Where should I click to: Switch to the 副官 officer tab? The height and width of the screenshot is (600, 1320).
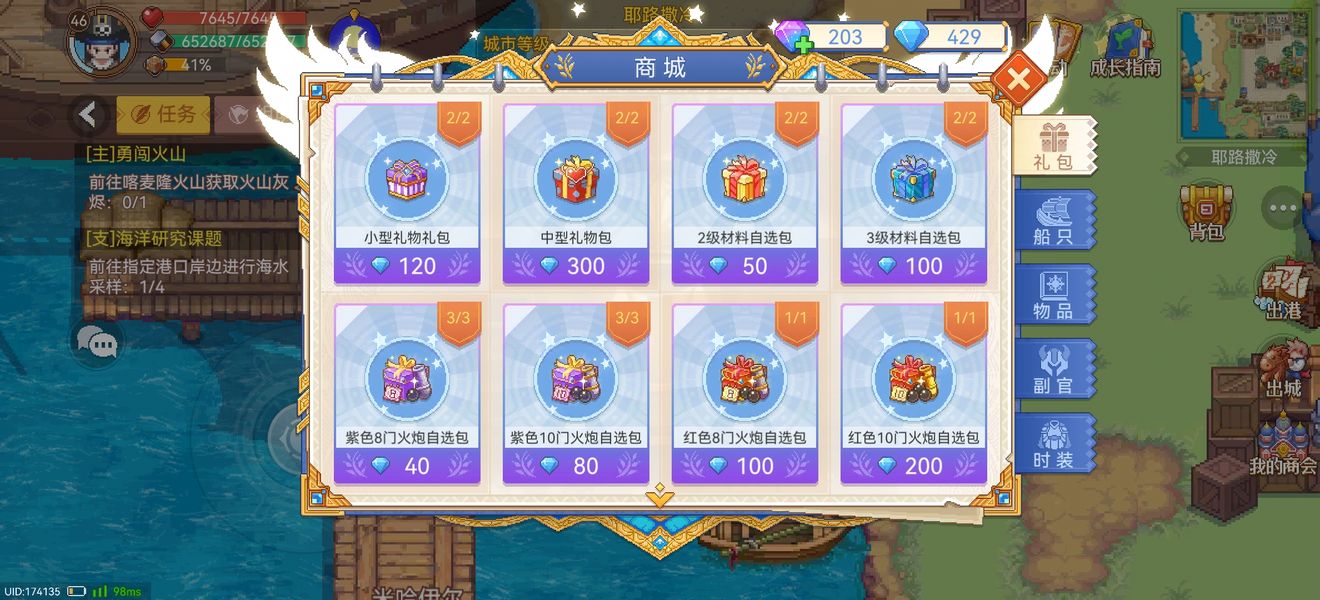pyautogui.click(x=1054, y=369)
